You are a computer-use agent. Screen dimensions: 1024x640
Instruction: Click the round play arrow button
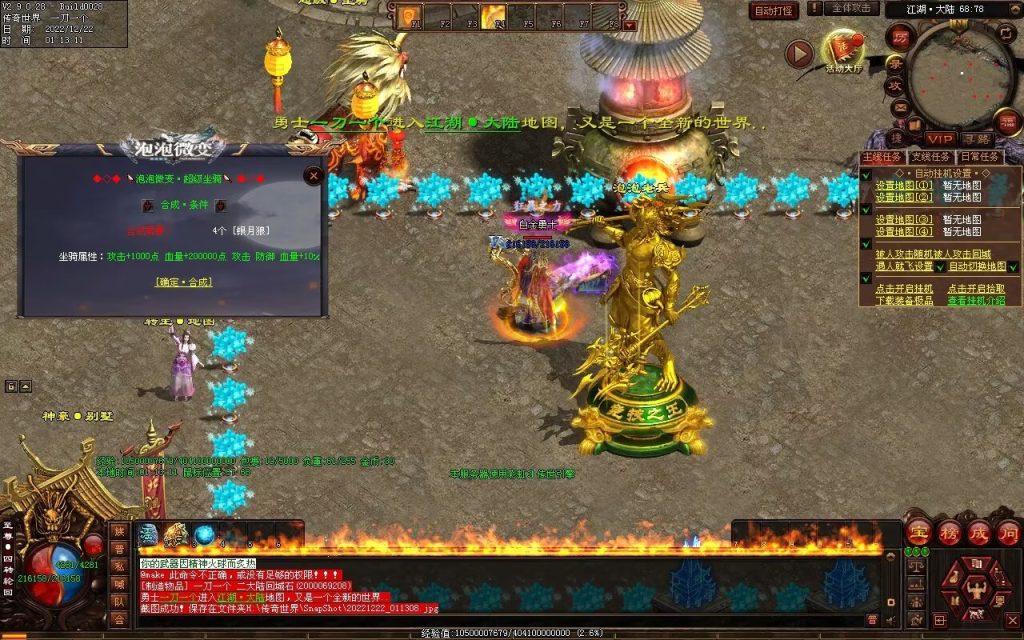tap(798, 53)
